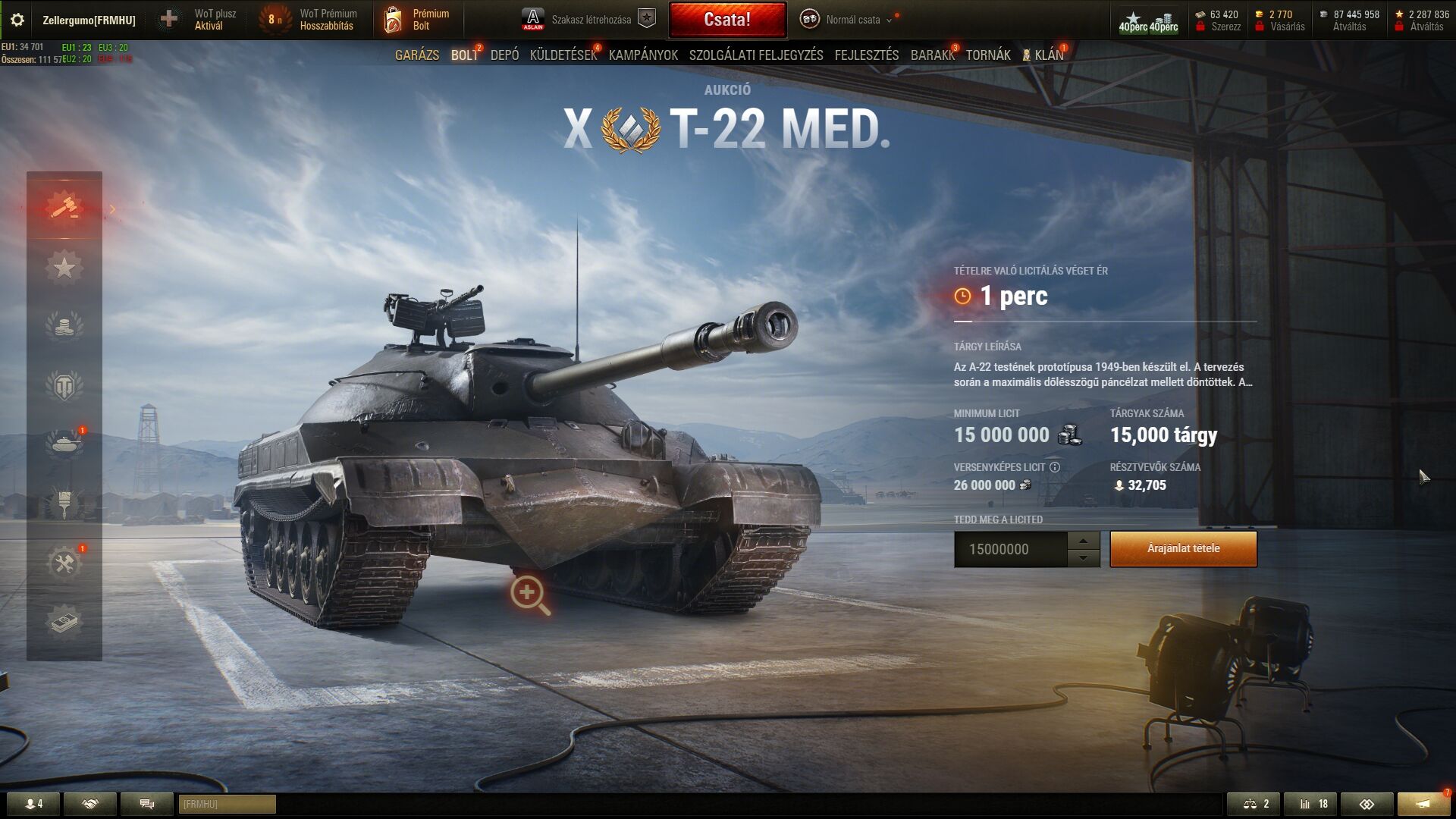Open the DEPÓ tab
The height and width of the screenshot is (819, 1456).
(x=504, y=55)
